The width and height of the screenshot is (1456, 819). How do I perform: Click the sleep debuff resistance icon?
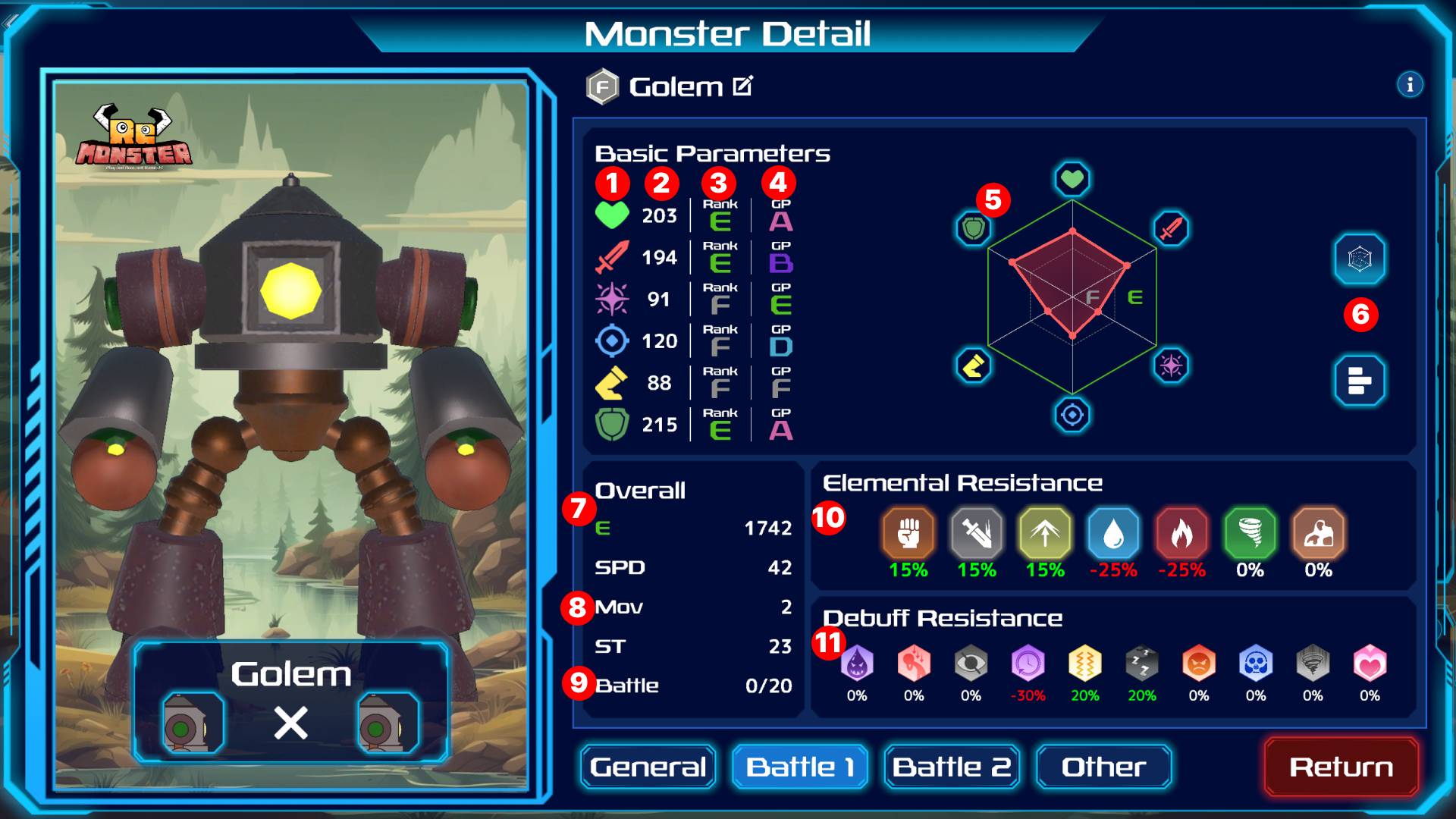tap(1141, 664)
